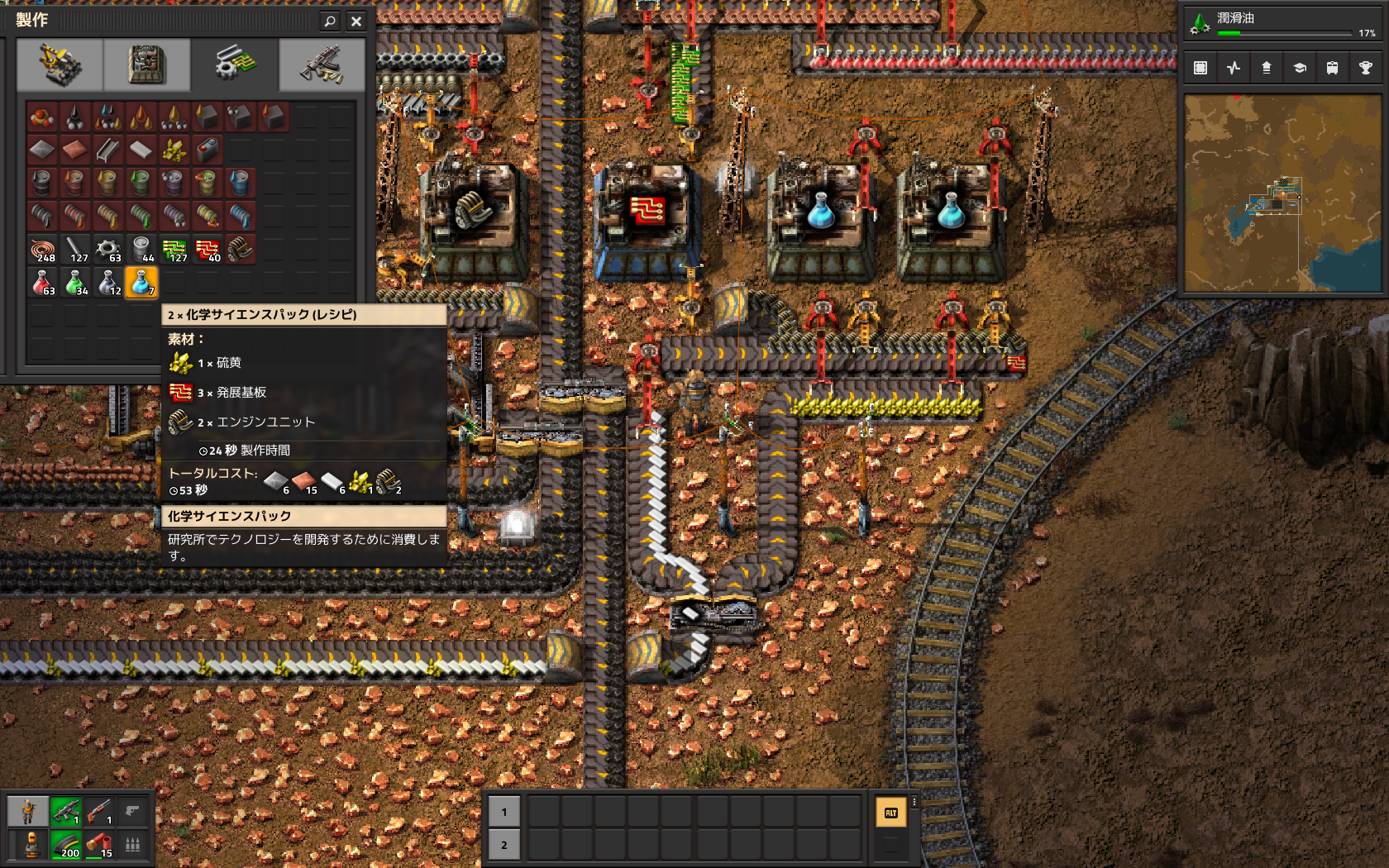This screenshot has width=1389, height=868.
Task: Select the sulfur recipe slot
Action: [x=174, y=150]
